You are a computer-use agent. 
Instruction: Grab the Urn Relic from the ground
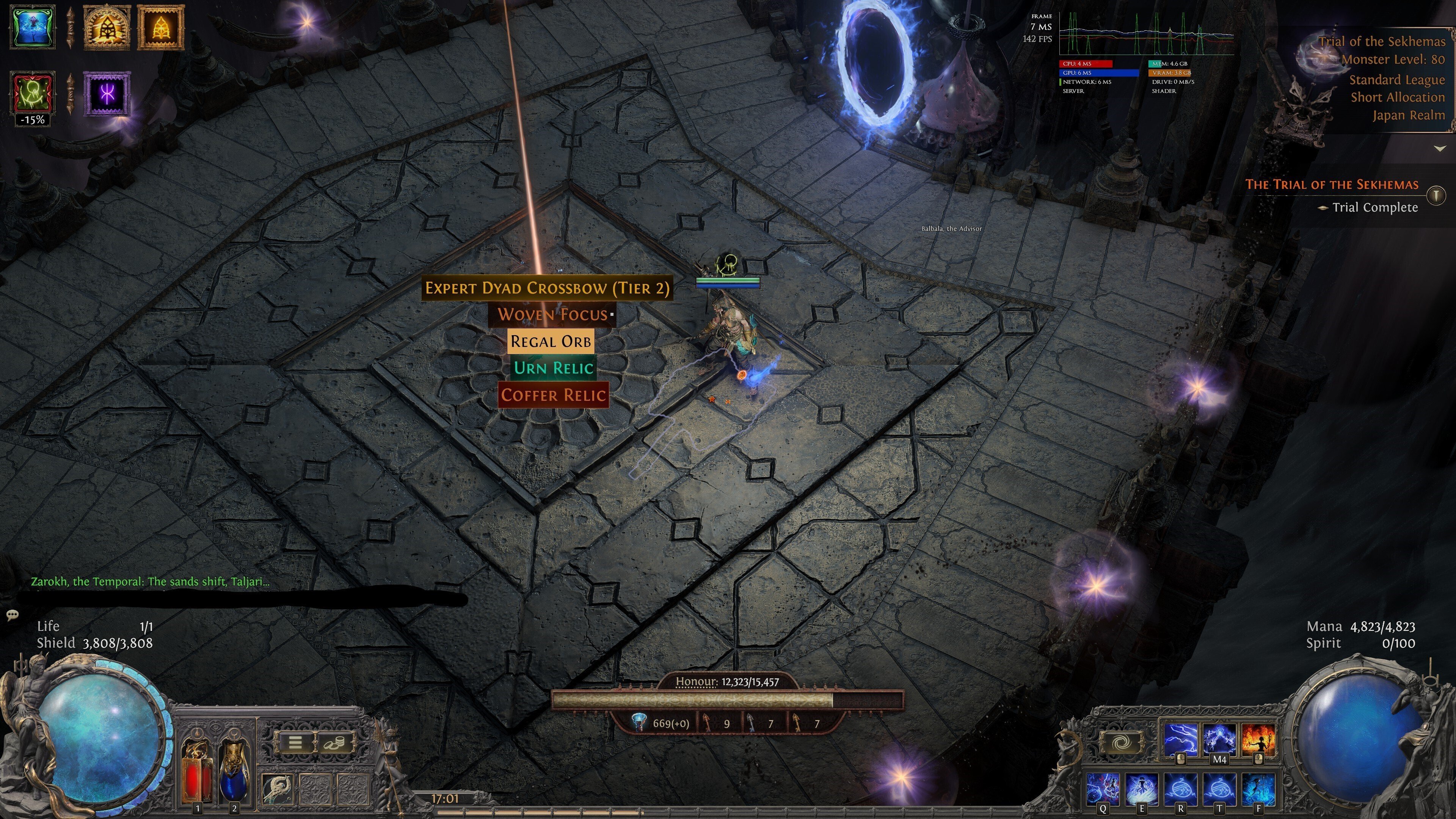(x=552, y=367)
